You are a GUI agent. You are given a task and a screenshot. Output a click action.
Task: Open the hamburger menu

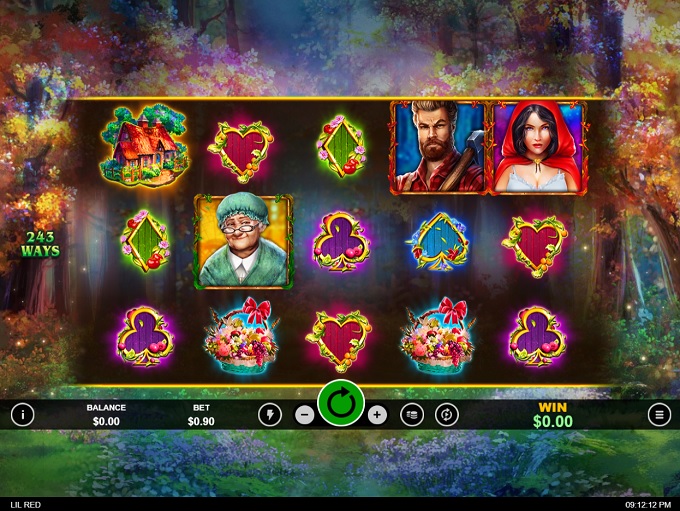tap(658, 414)
